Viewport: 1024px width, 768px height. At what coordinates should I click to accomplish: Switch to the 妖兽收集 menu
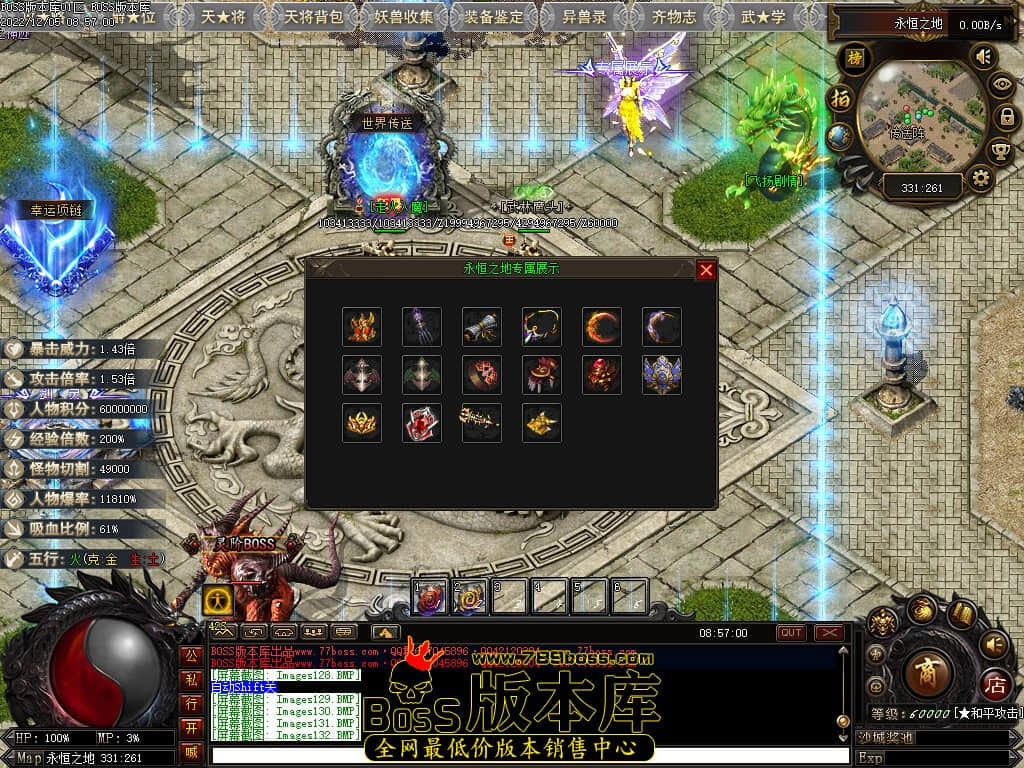pyautogui.click(x=405, y=16)
